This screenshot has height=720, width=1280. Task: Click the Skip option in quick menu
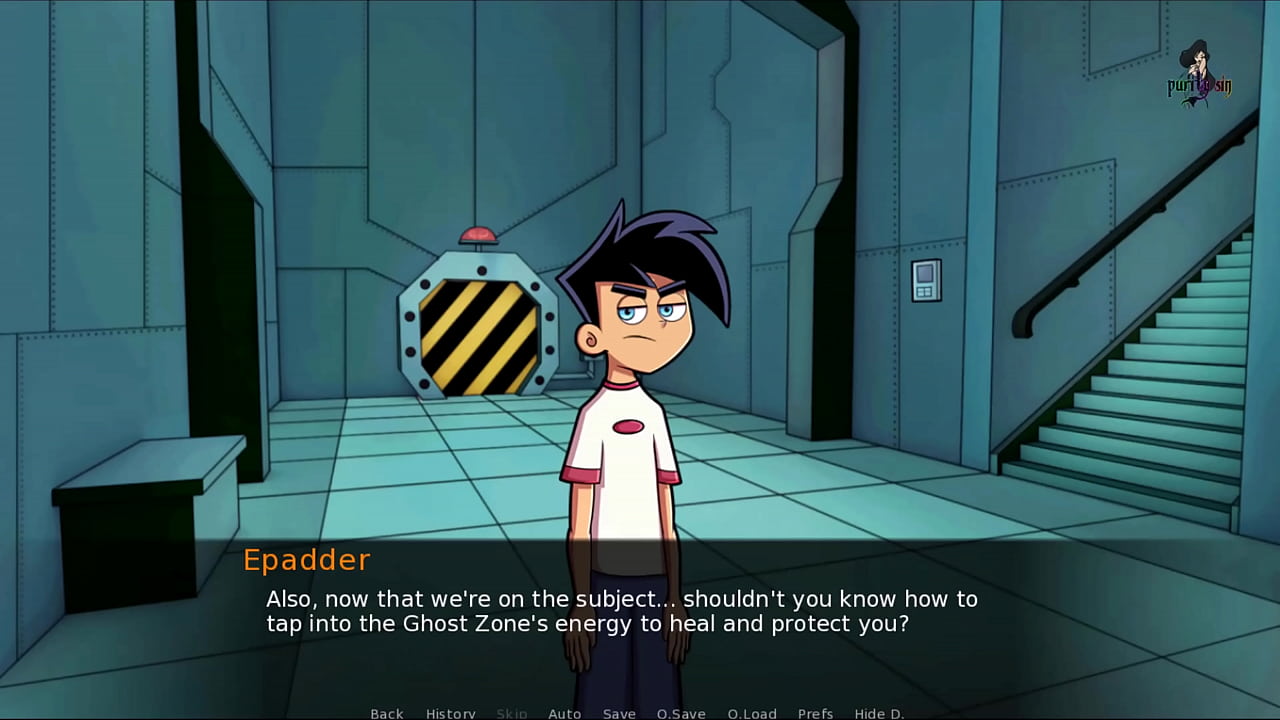click(512, 713)
